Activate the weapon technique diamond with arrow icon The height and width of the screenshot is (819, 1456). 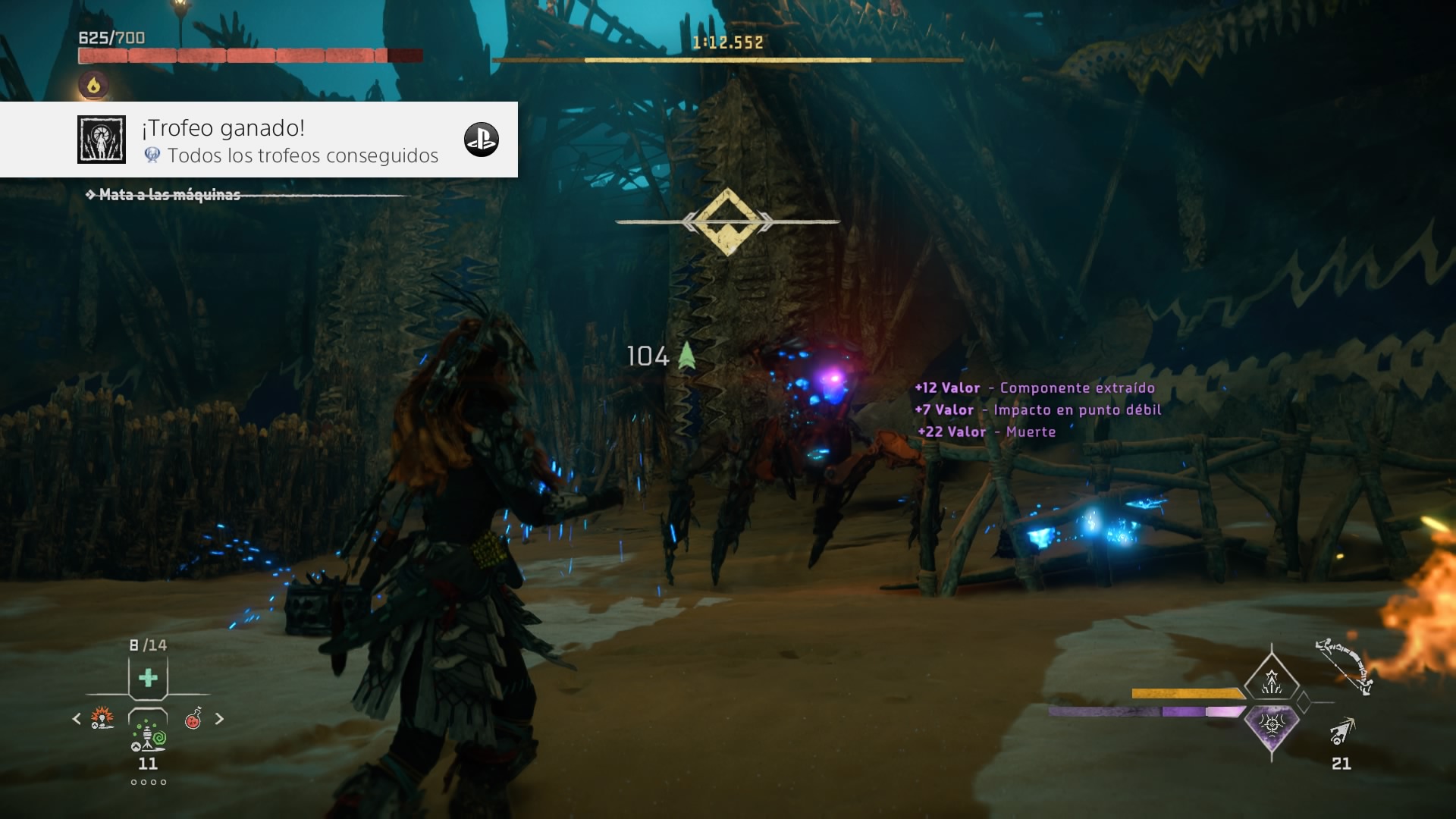(1272, 680)
